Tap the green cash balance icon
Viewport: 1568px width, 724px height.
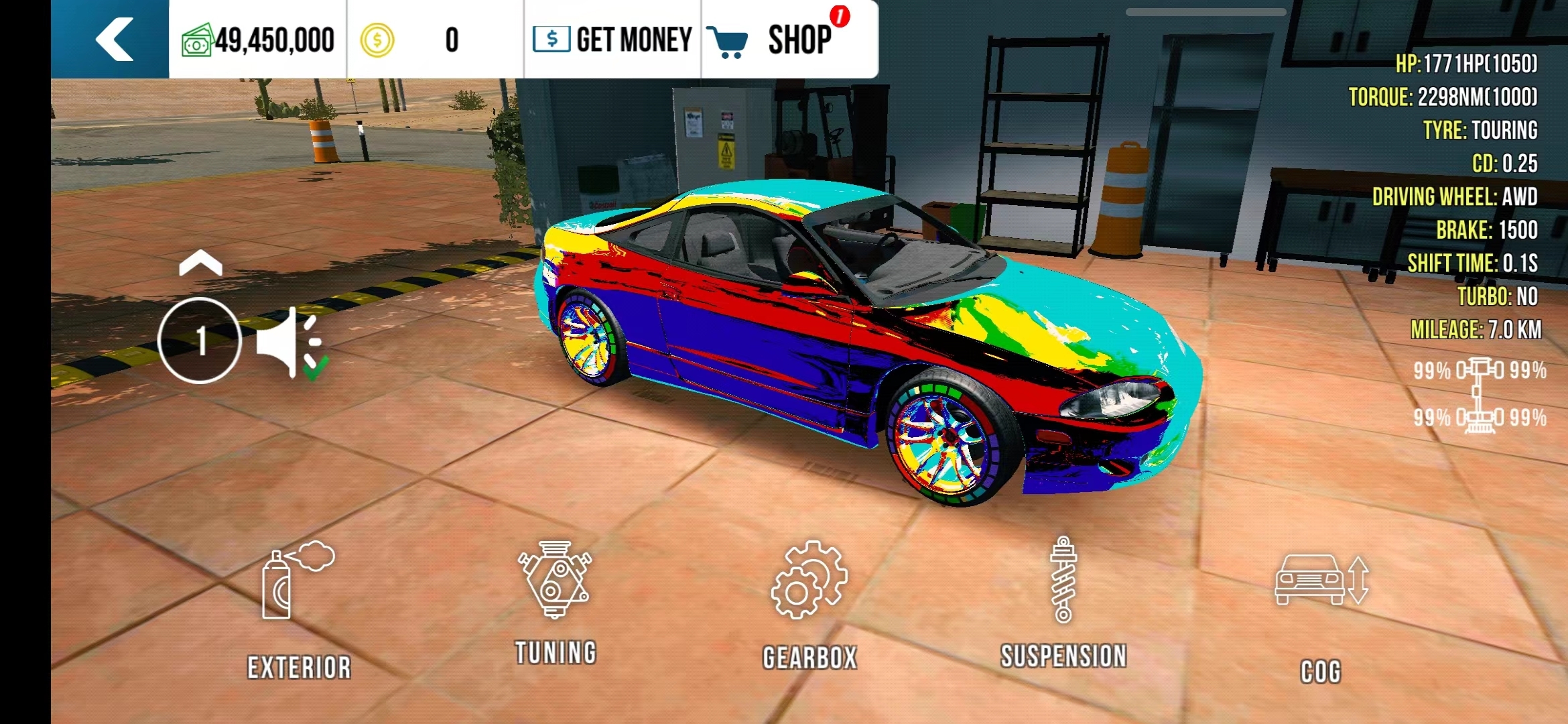pos(197,40)
